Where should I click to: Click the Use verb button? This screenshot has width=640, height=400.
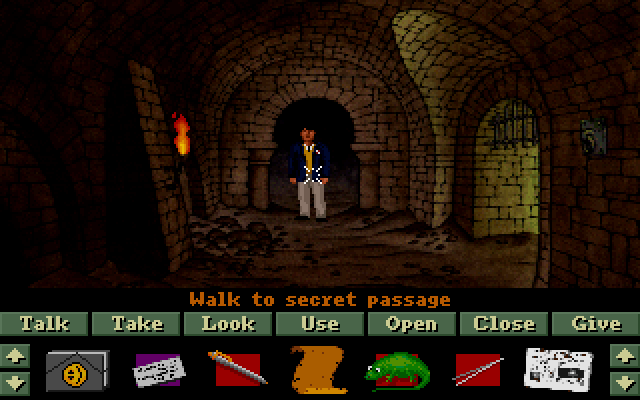(320, 324)
